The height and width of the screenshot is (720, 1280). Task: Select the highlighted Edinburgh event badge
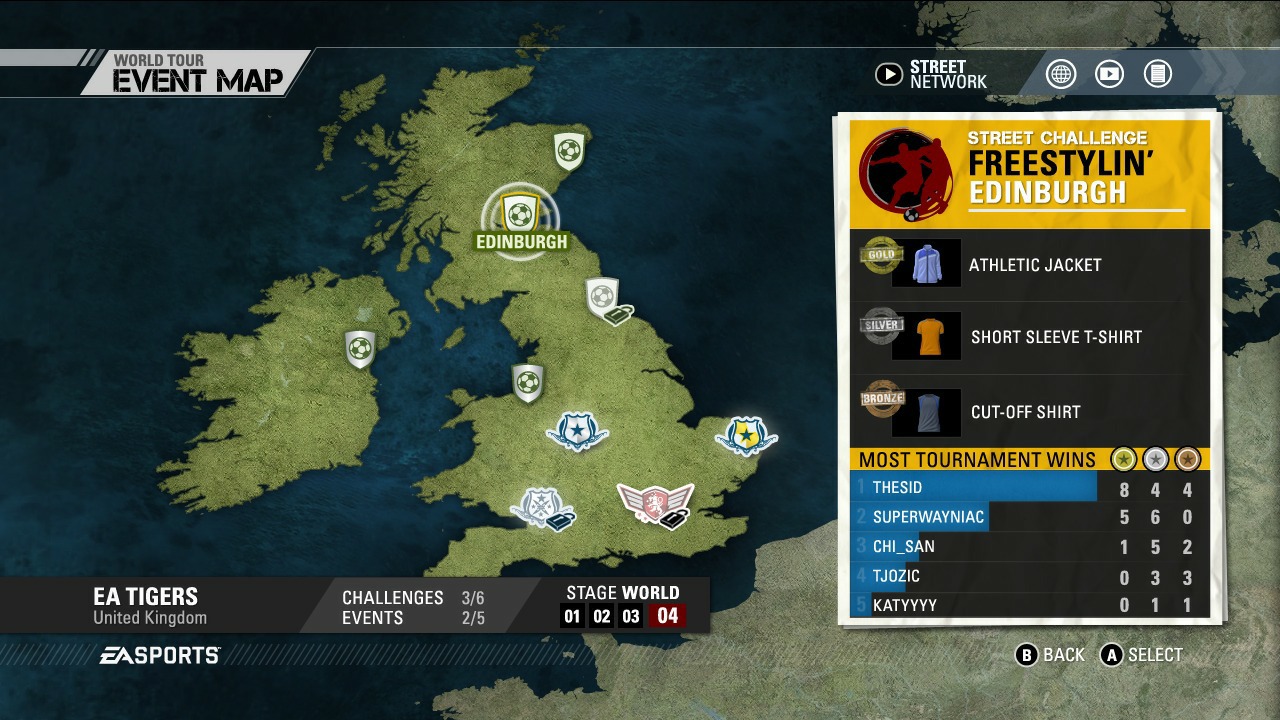(519, 212)
